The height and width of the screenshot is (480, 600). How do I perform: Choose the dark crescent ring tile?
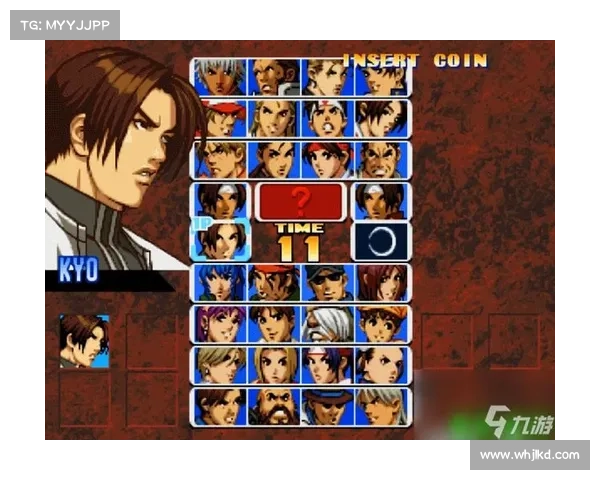click(381, 241)
